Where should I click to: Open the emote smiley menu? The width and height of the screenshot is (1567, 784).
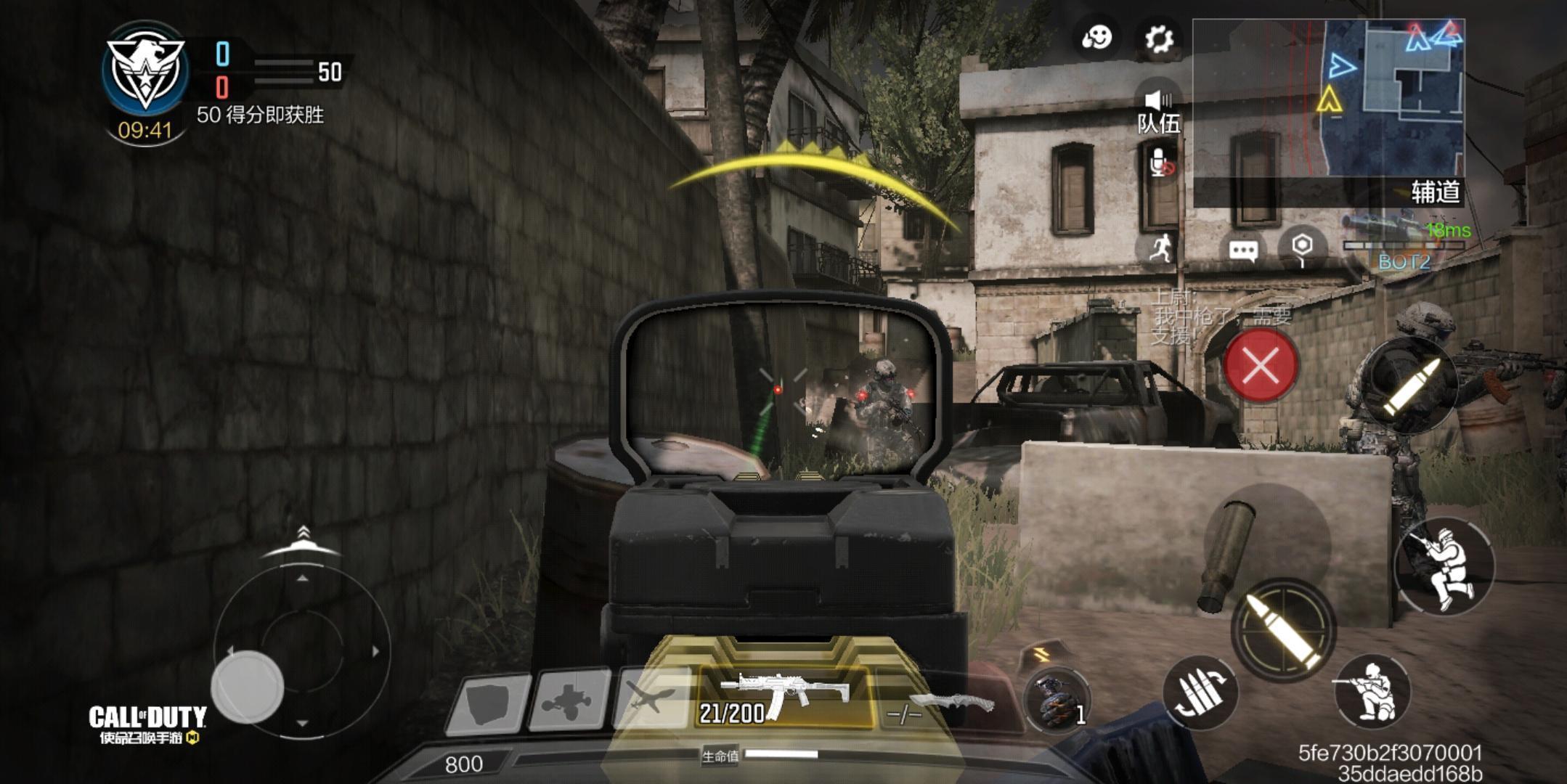1096,38
